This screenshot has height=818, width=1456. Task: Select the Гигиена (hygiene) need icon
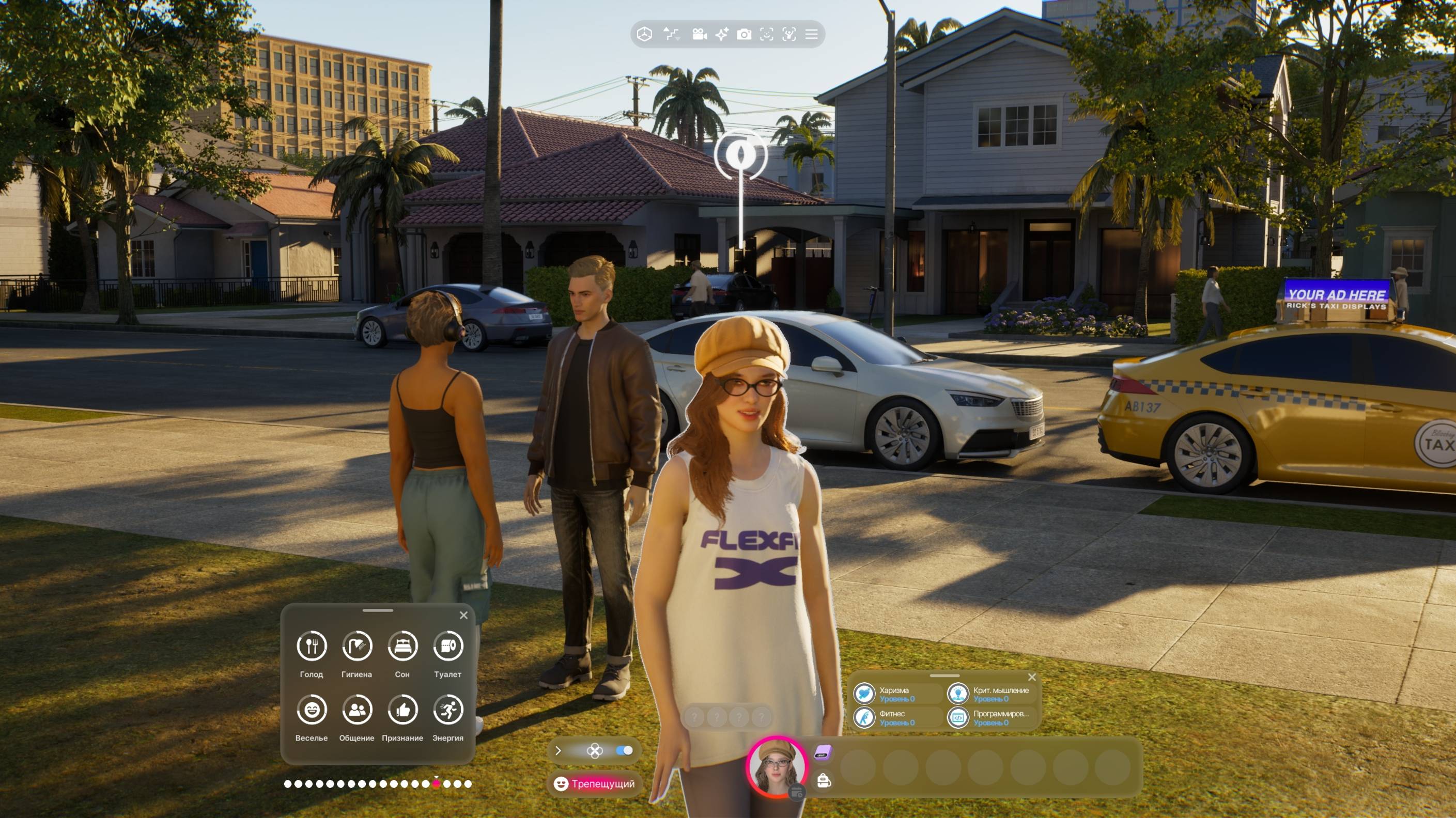click(x=357, y=646)
